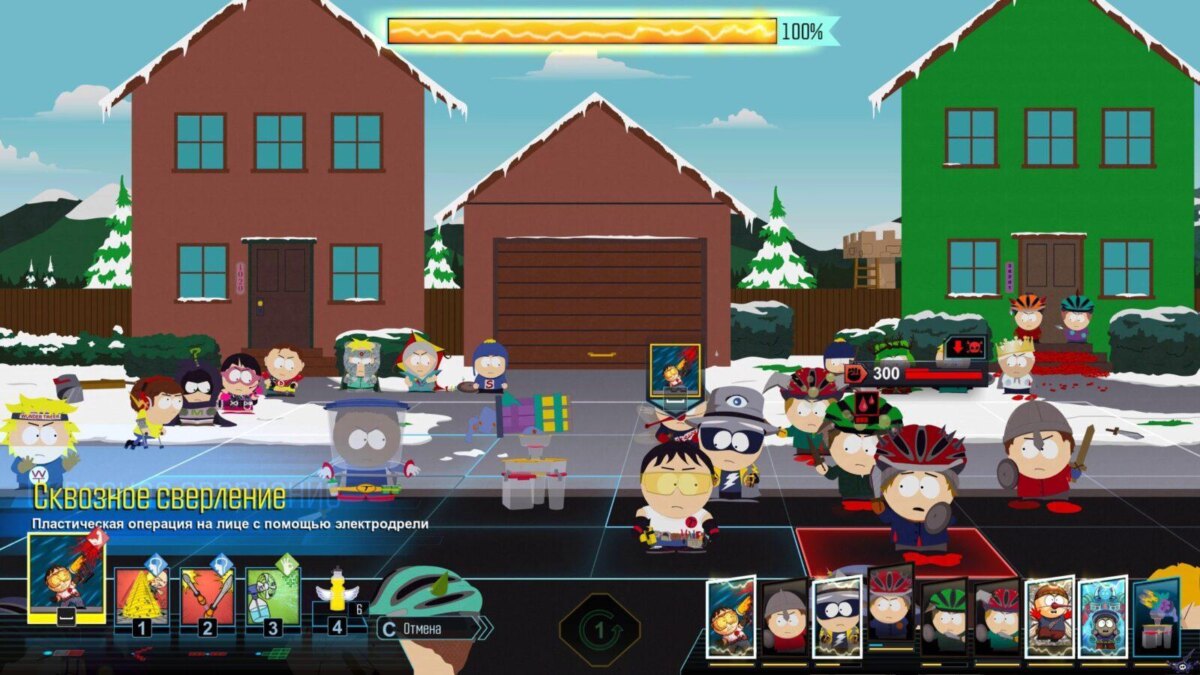Pick the green helmet kid turn portrait
Image resolution: width=1200 pixels, height=675 pixels.
click(x=944, y=617)
